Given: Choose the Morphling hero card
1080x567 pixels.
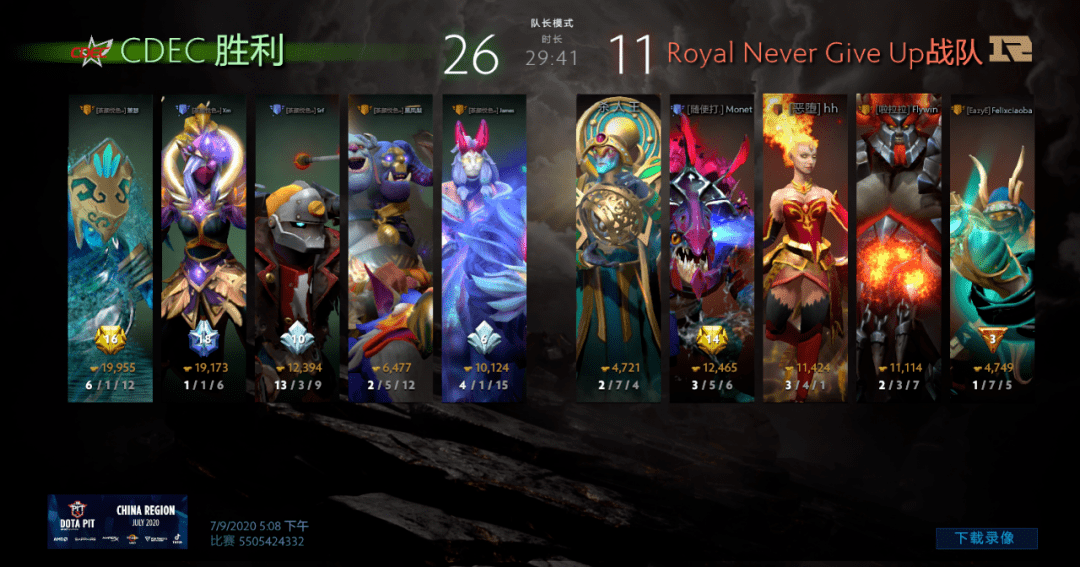Looking at the screenshot, I should click(111, 248).
